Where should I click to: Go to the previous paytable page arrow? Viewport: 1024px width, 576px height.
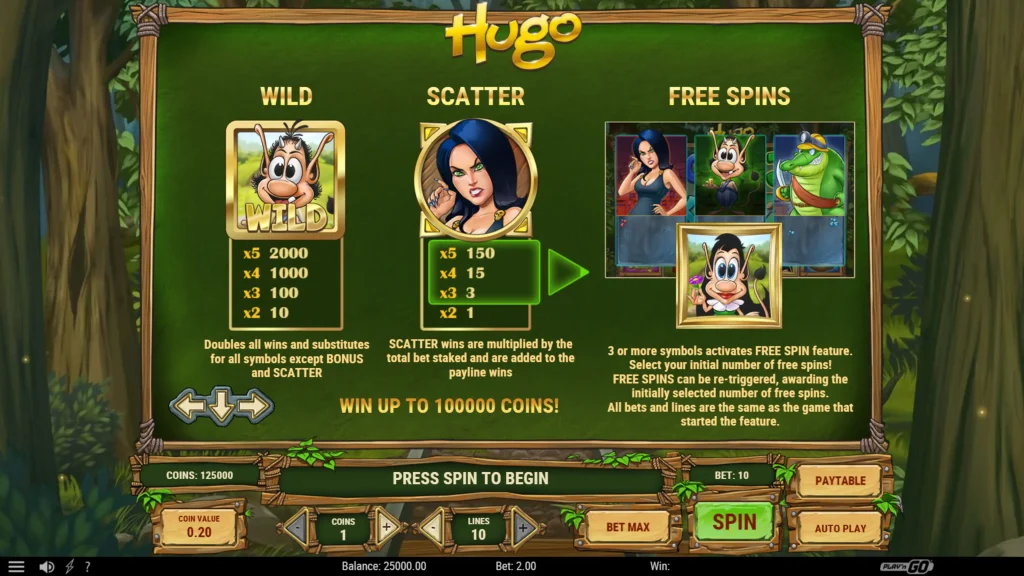coord(187,405)
